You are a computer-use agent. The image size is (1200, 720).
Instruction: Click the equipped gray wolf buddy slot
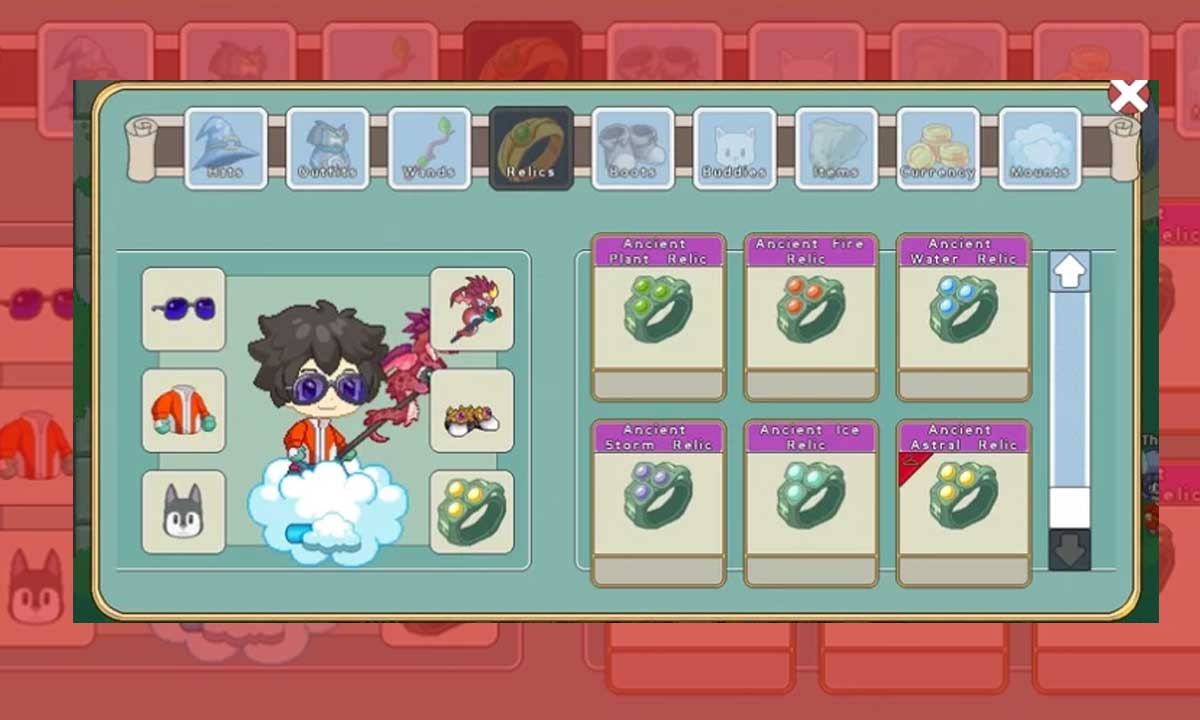click(183, 511)
